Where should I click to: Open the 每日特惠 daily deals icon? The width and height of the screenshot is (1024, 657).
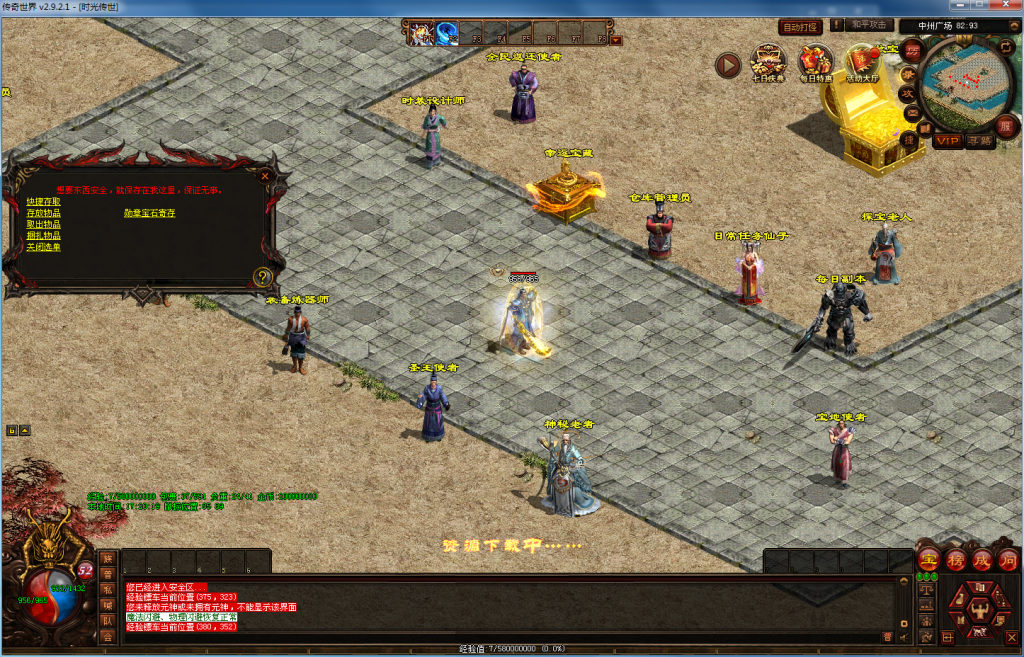(815, 62)
